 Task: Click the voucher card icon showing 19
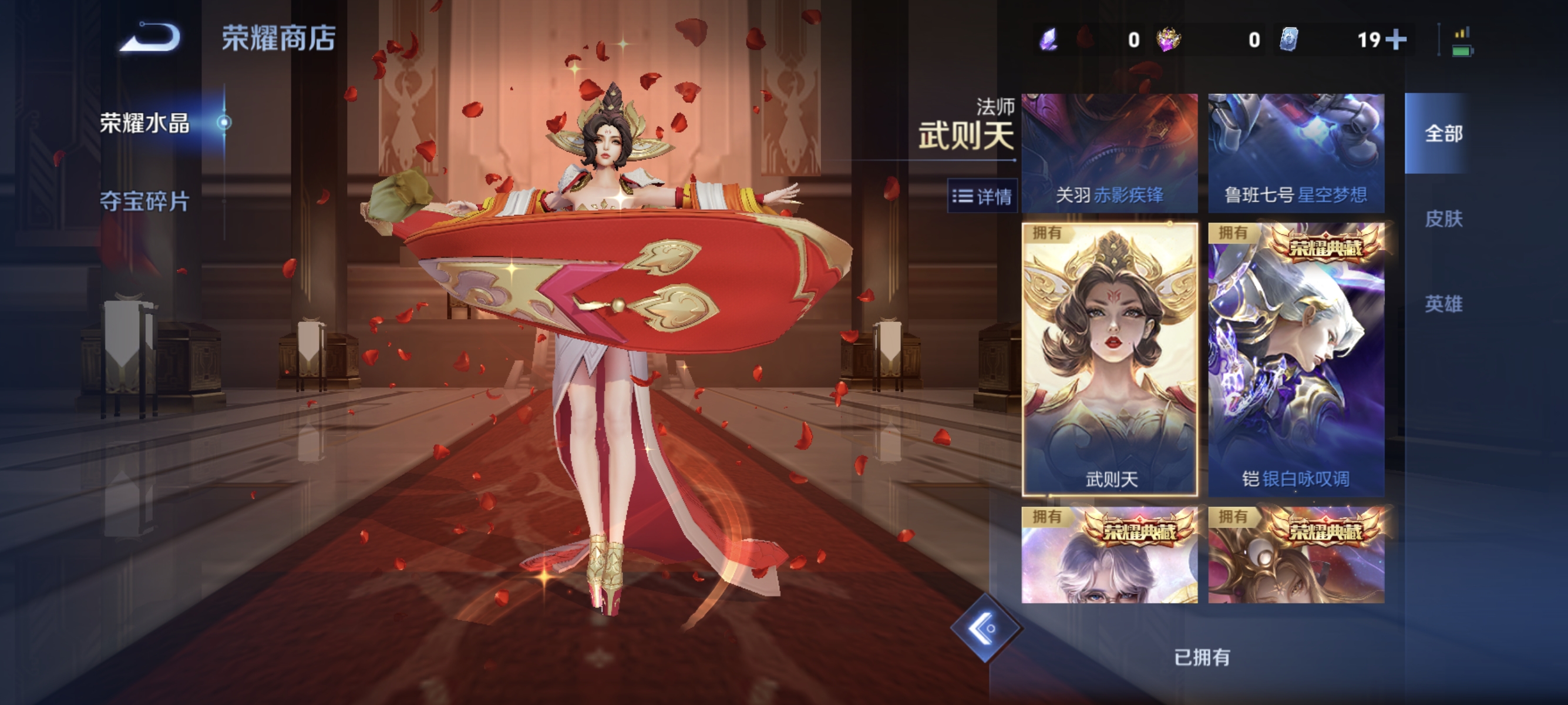(1290, 38)
